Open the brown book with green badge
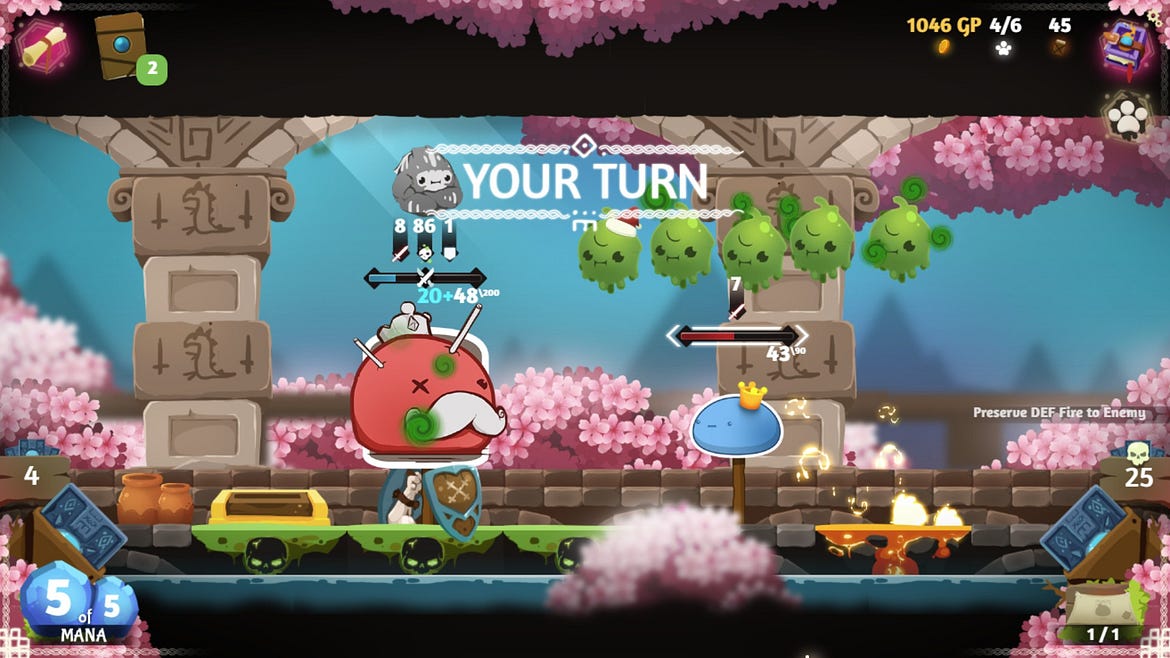 point(124,45)
